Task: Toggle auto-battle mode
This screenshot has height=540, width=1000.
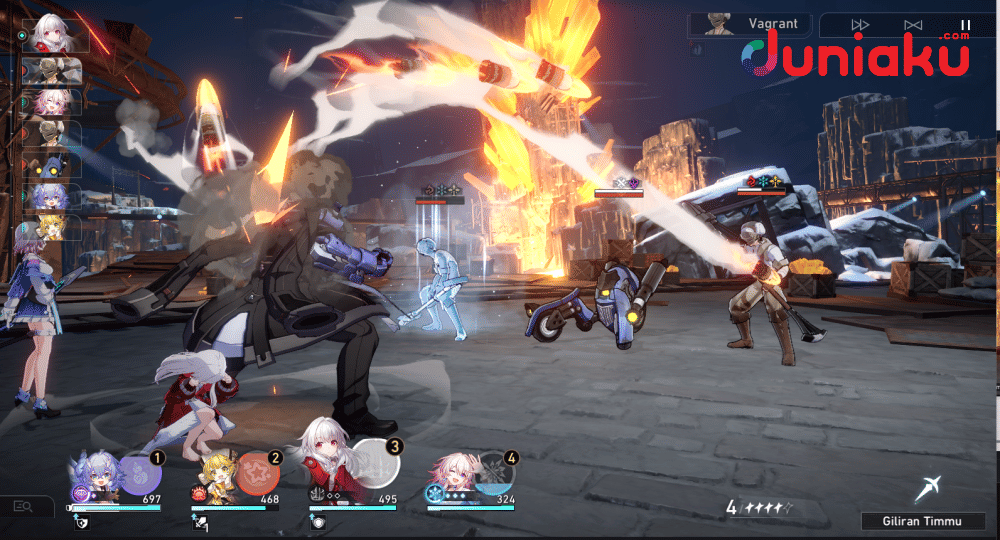Action: coord(912,25)
